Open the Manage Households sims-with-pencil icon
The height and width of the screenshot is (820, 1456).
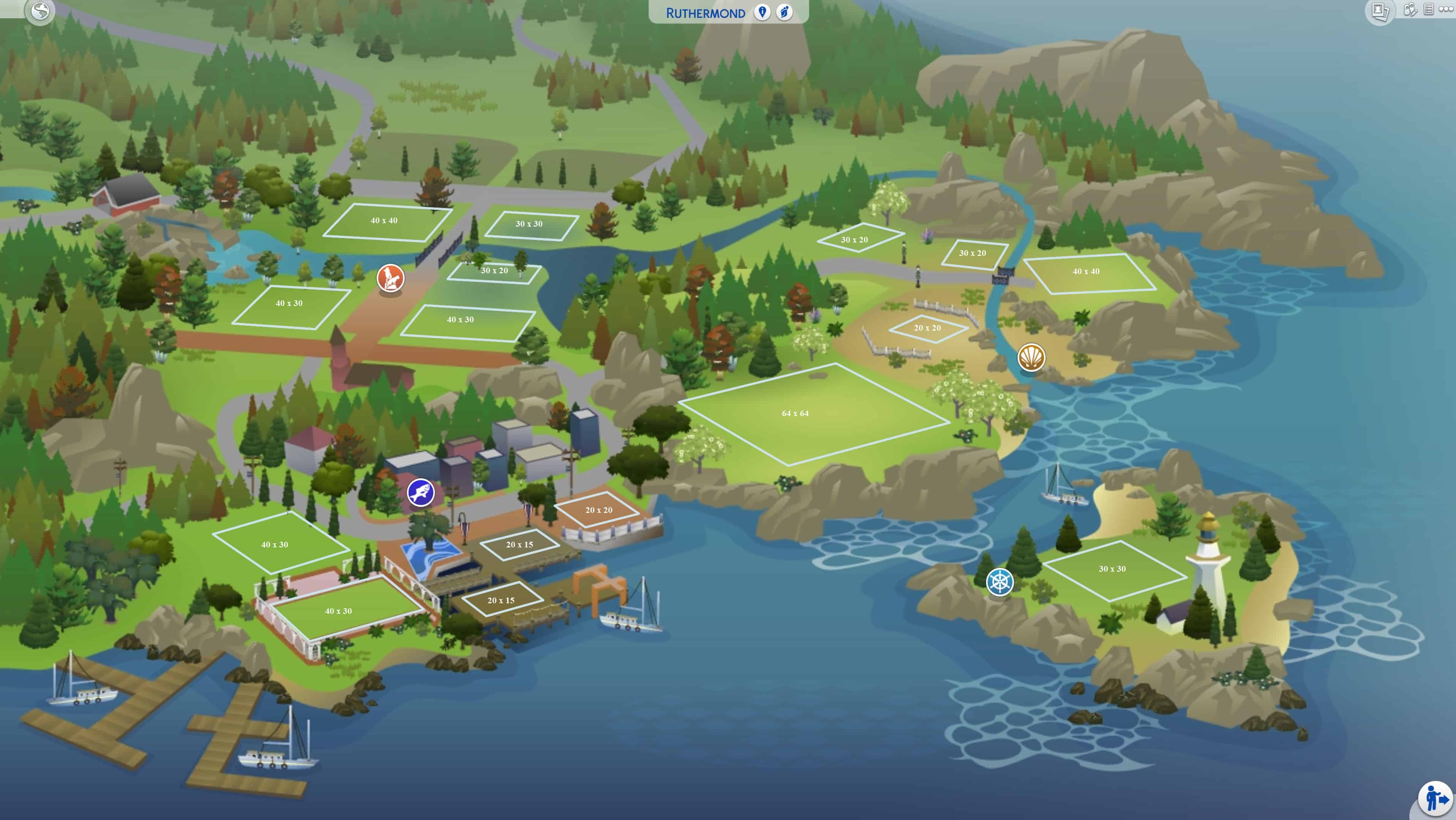pyautogui.click(x=1410, y=9)
